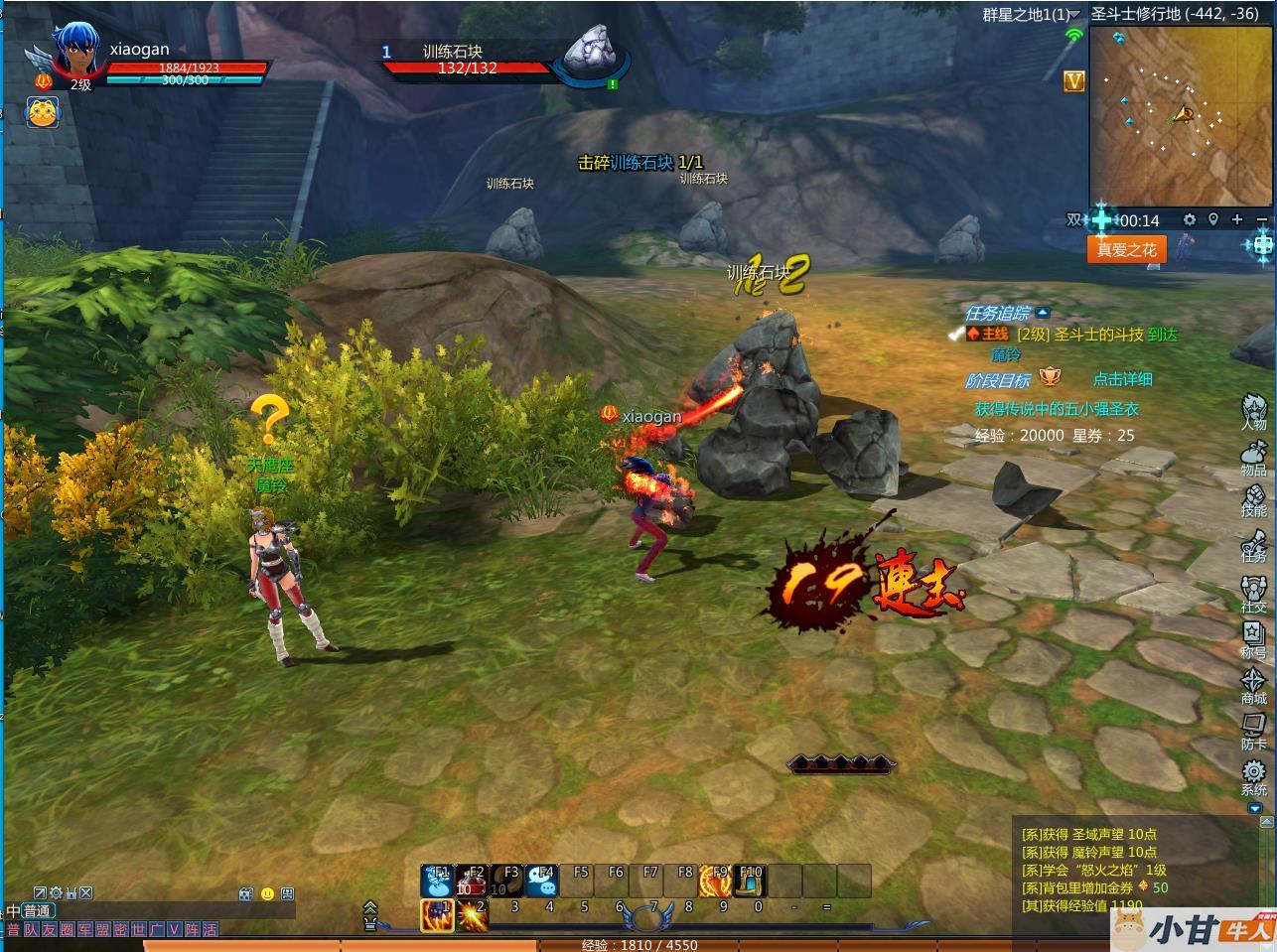This screenshot has width=1277, height=952.
Task: Zoom in the minimap with plus button
Action: click(1237, 219)
